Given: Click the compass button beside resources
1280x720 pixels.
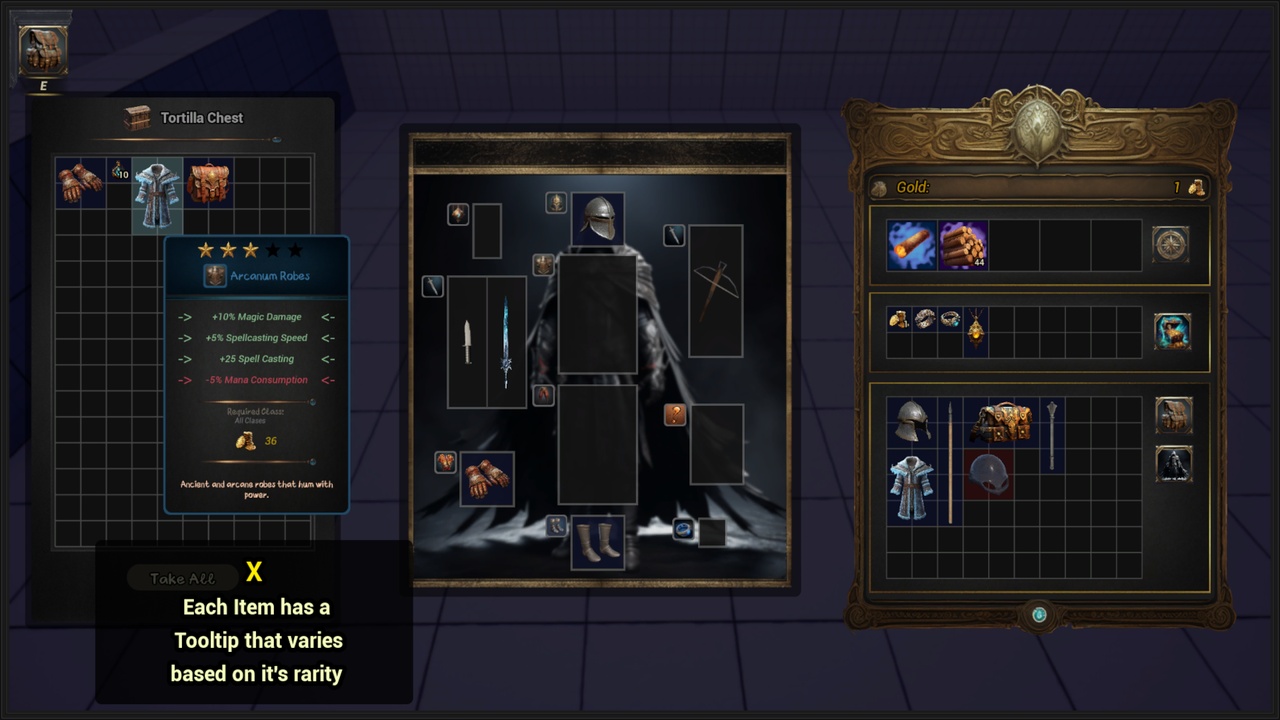Looking at the screenshot, I should [x=1171, y=244].
